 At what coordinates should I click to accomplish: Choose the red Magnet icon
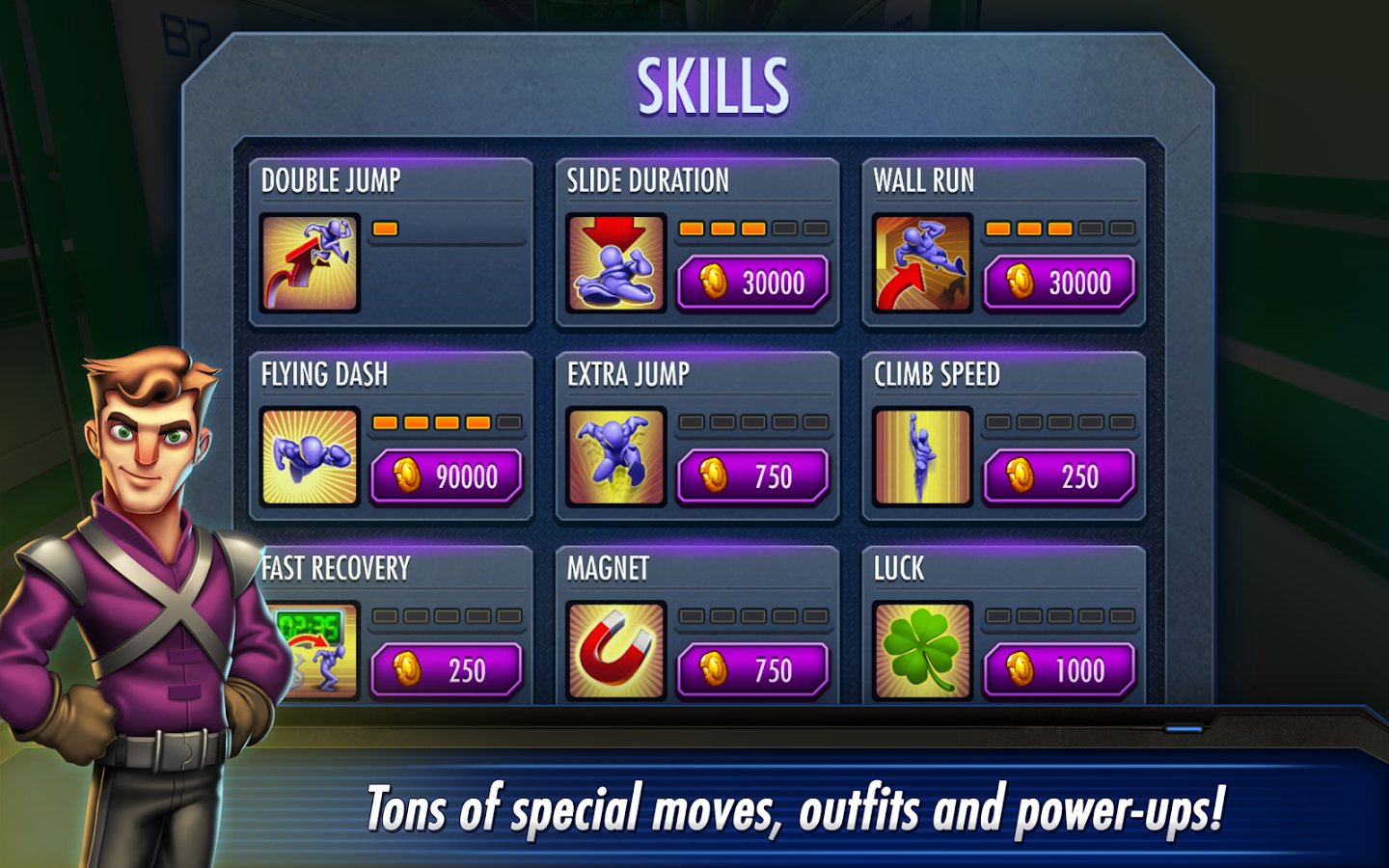click(x=616, y=651)
